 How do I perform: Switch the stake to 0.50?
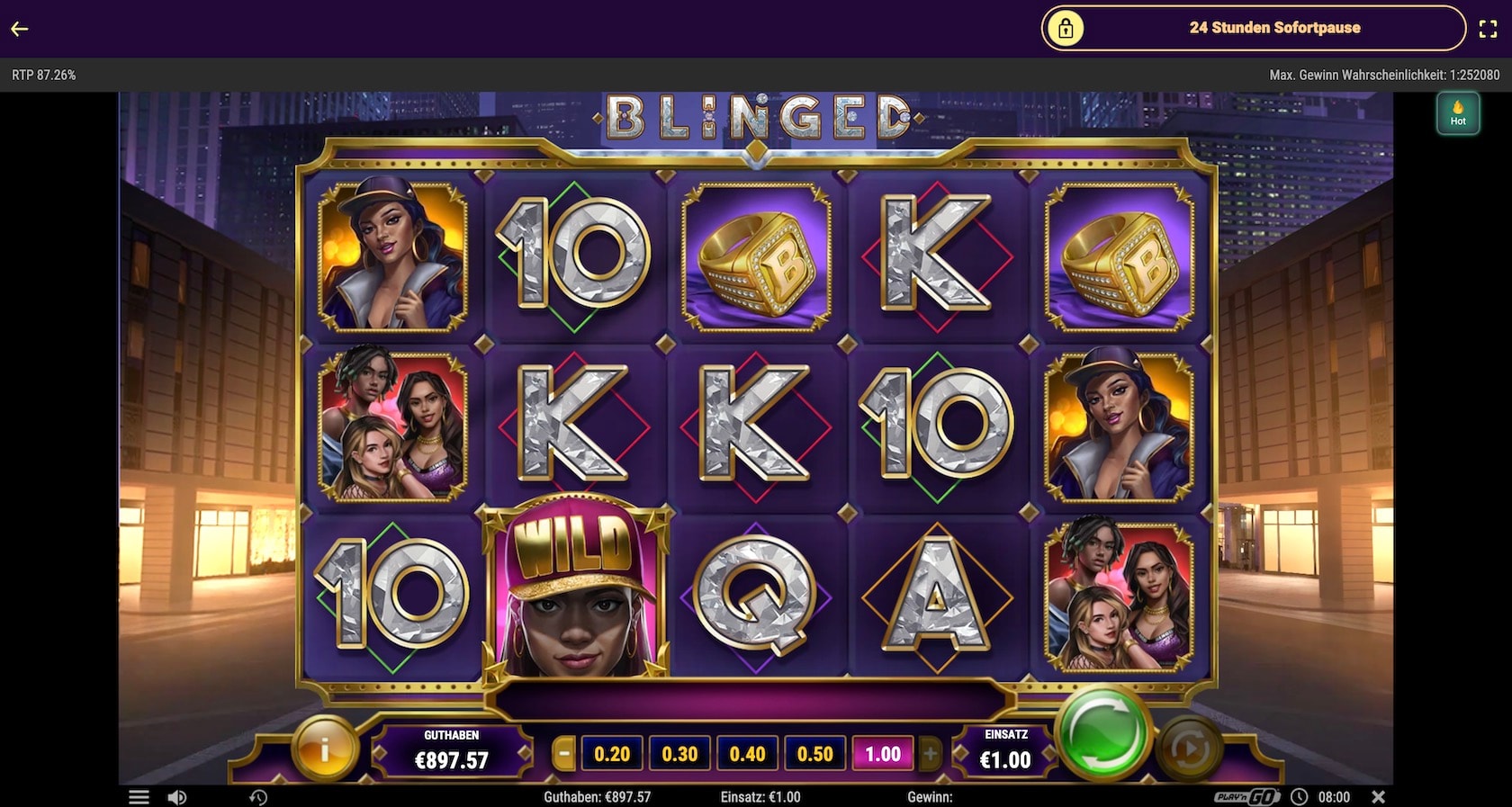click(x=814, y=753)
